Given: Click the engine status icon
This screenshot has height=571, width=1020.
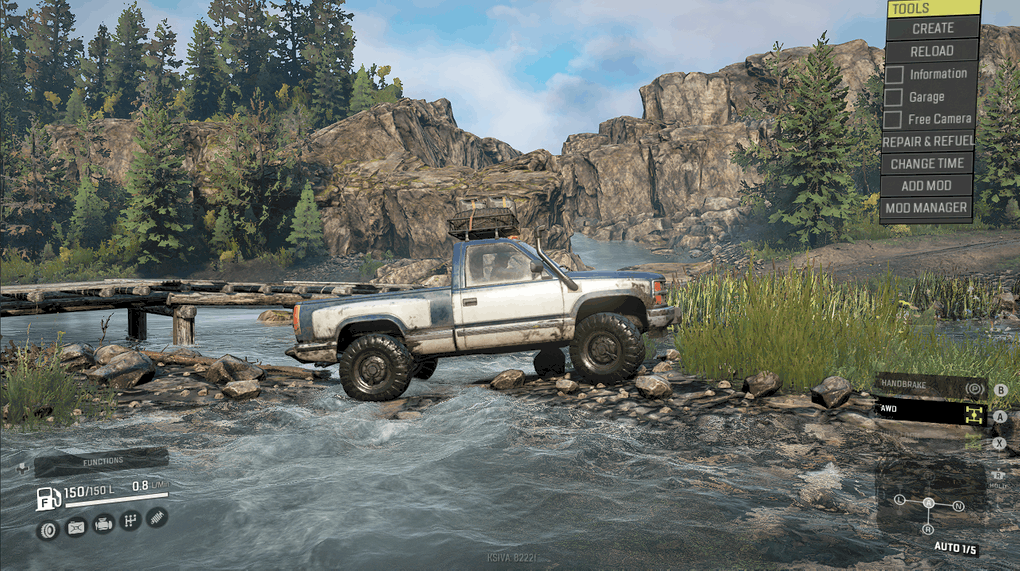Looking at the screenshot, I should point(103,522).
